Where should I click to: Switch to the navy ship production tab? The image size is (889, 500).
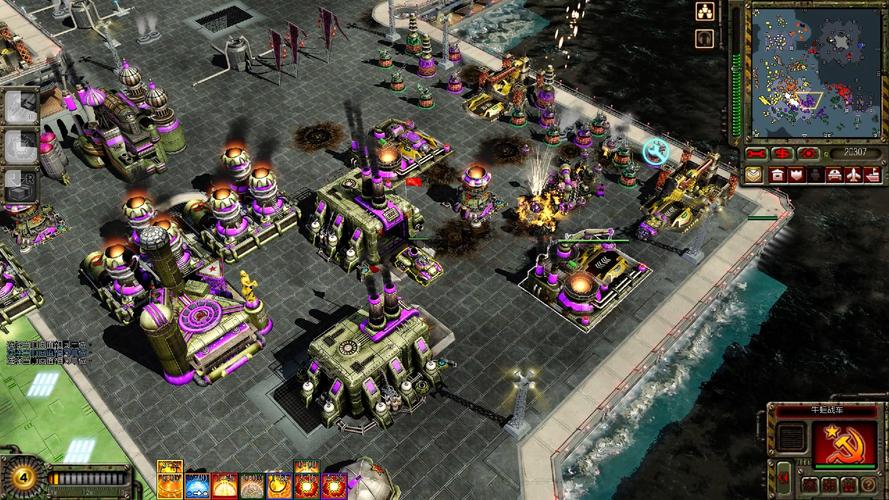[x=871, y=175]
